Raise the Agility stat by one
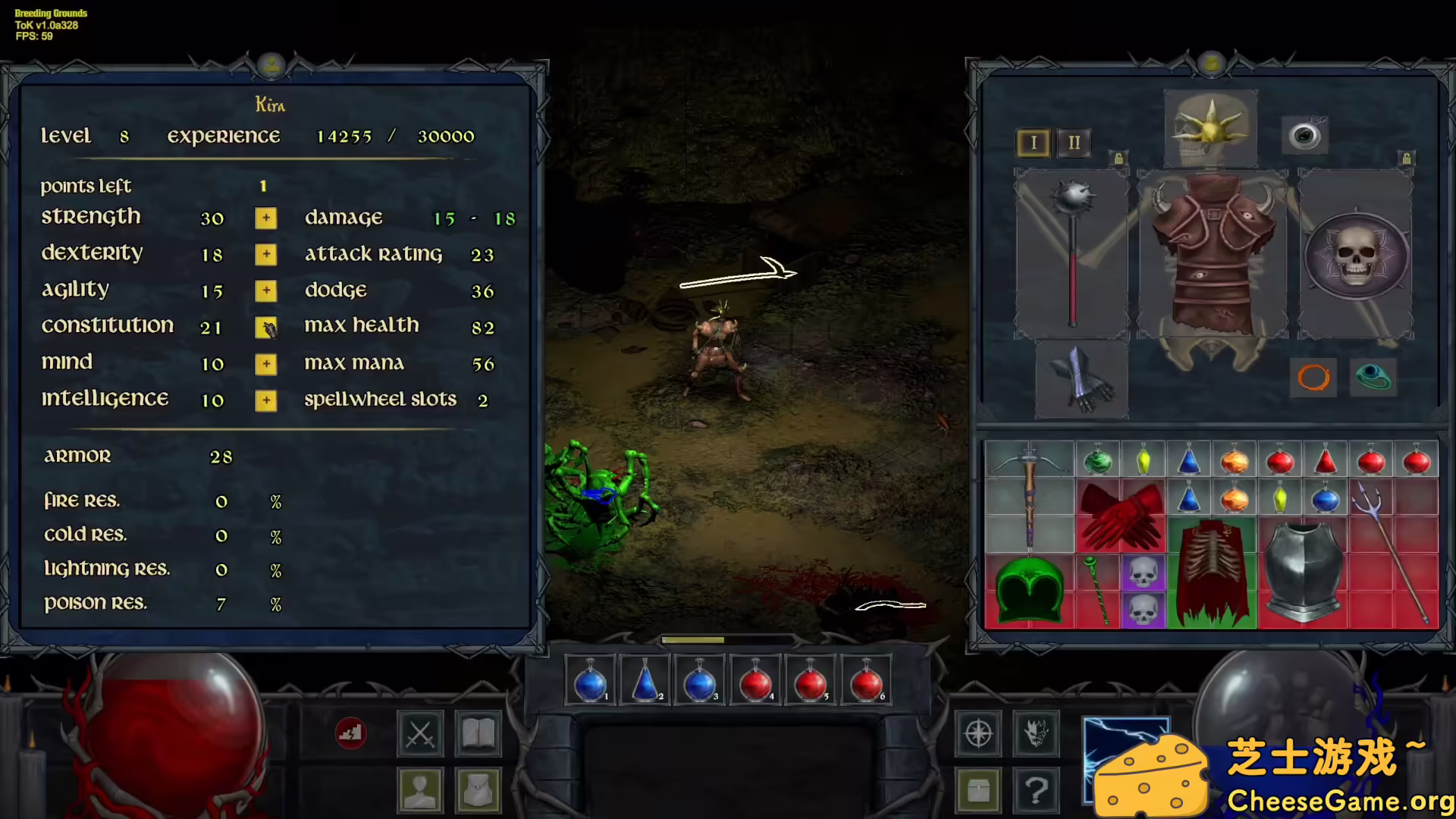 [x=265, y=290]
